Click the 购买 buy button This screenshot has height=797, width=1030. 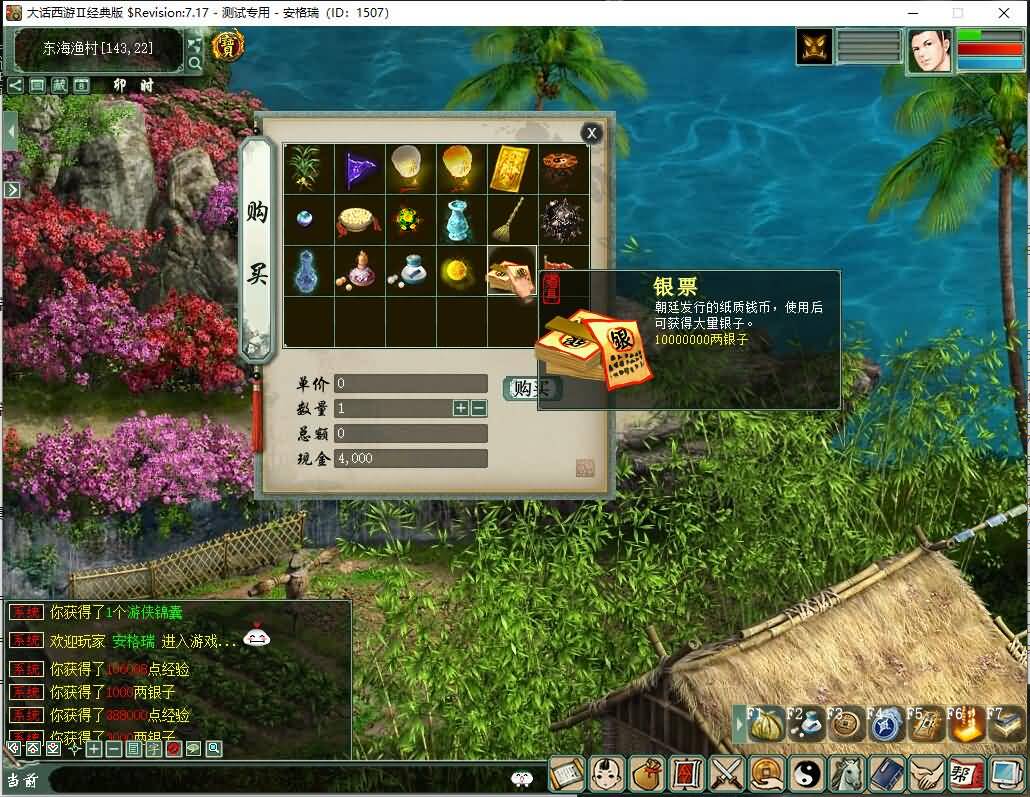(x=531, y=389)
